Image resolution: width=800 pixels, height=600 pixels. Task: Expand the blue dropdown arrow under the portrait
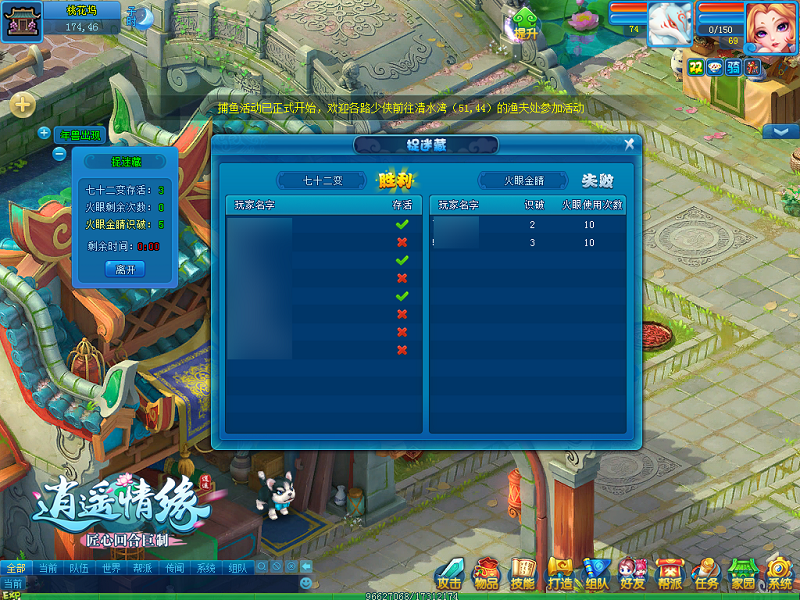coord(779,131)
